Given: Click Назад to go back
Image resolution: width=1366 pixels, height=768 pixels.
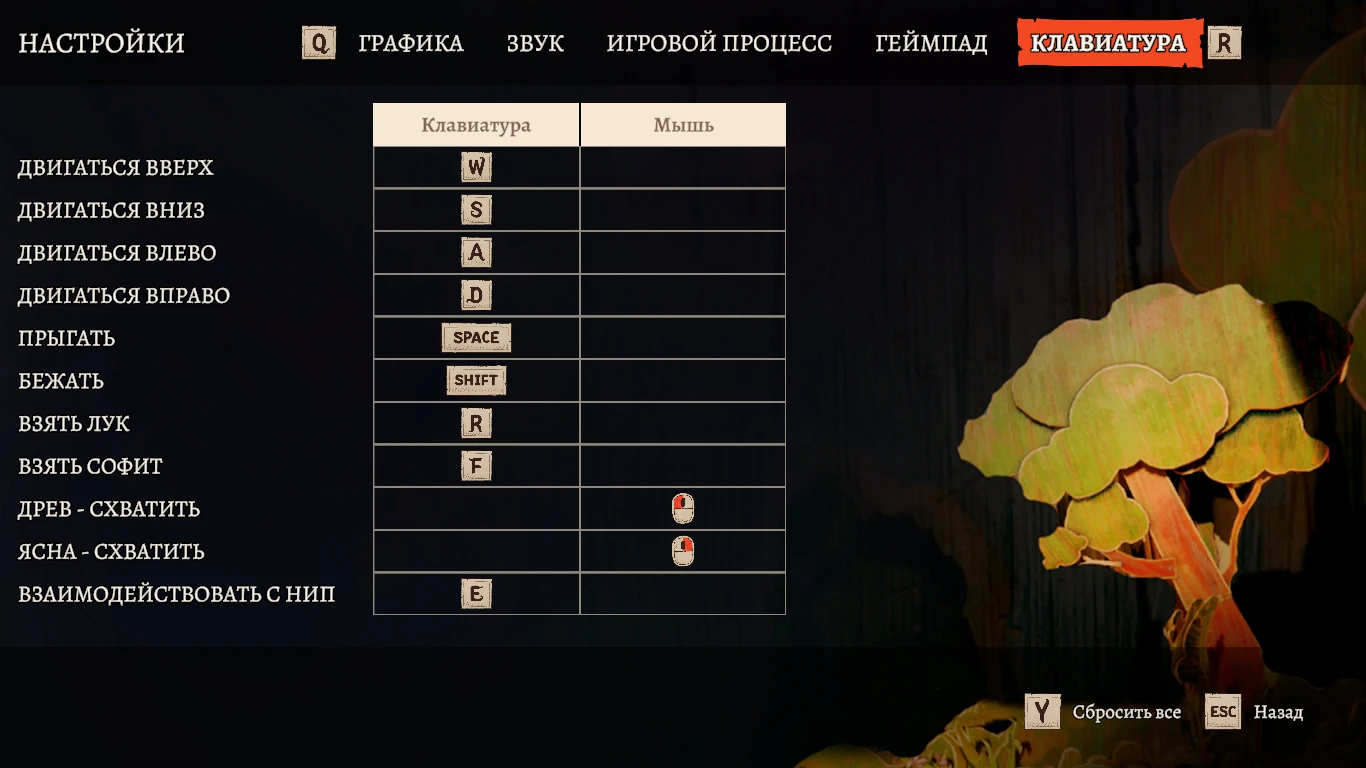Looking at the screenshot, I should tap(1279, 712).
